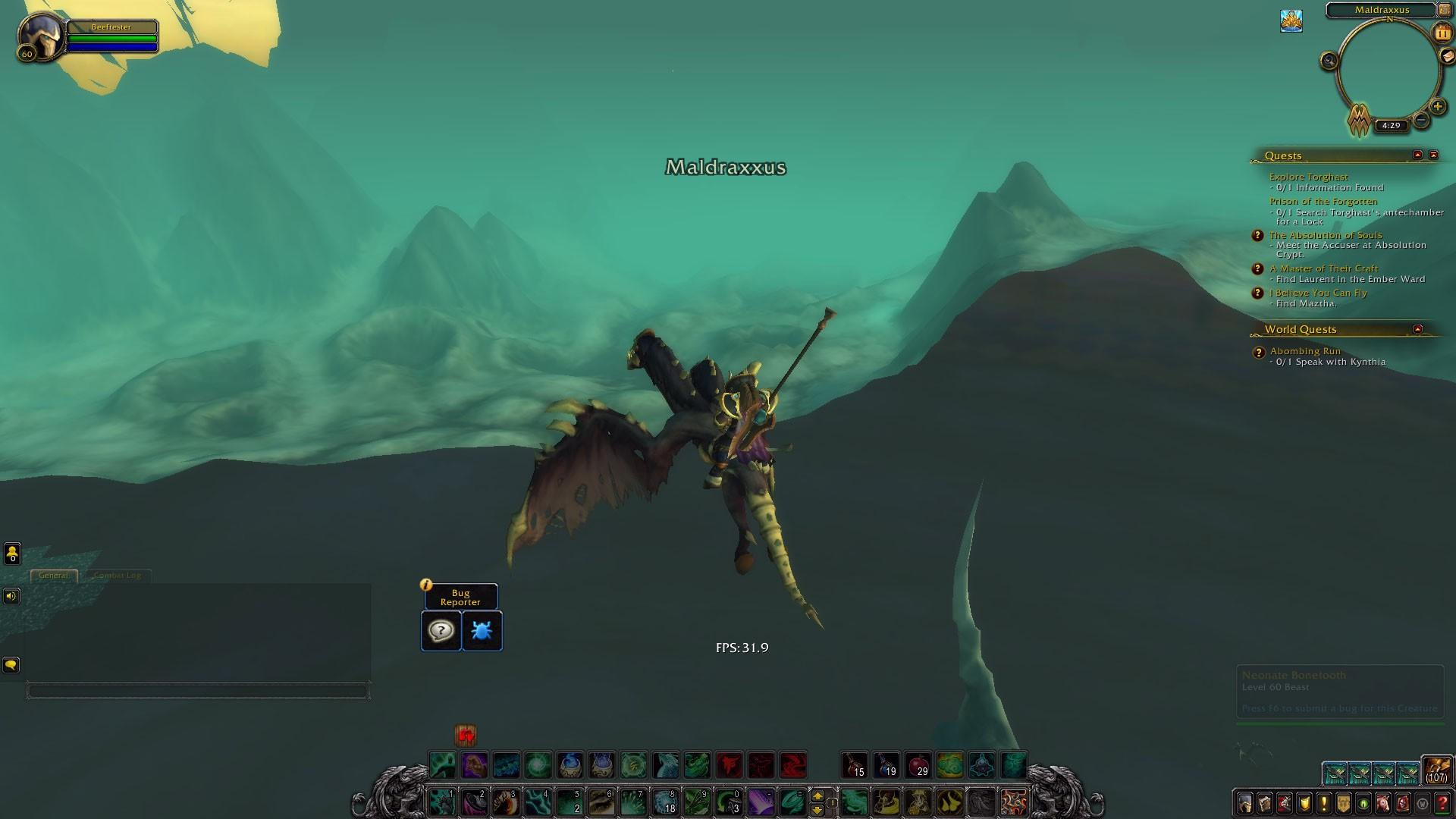1456x819 pixels.
Task: Zoom out the minimap with the minus button
Action: 1421,120
